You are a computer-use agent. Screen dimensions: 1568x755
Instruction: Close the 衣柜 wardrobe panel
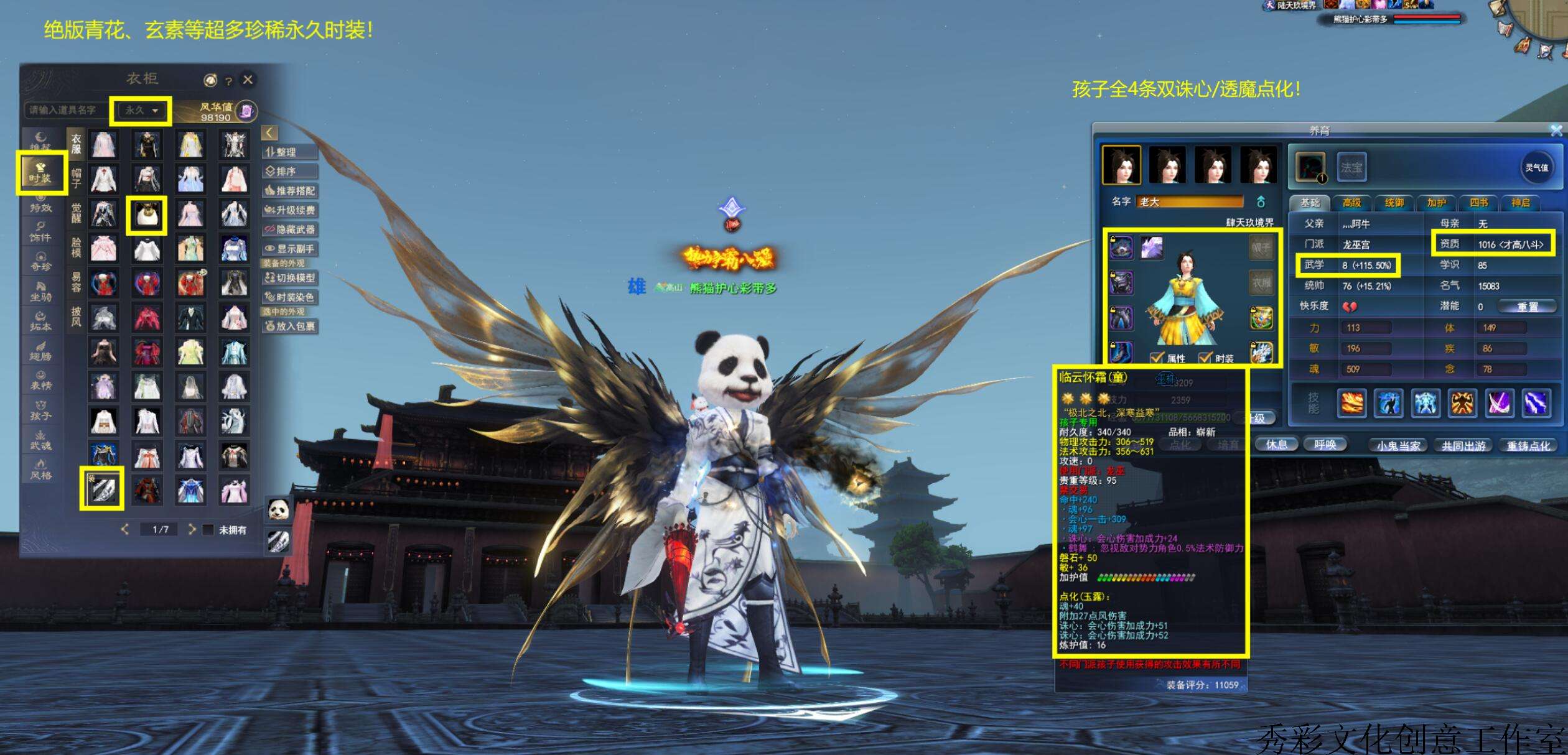tap(248, 80)
